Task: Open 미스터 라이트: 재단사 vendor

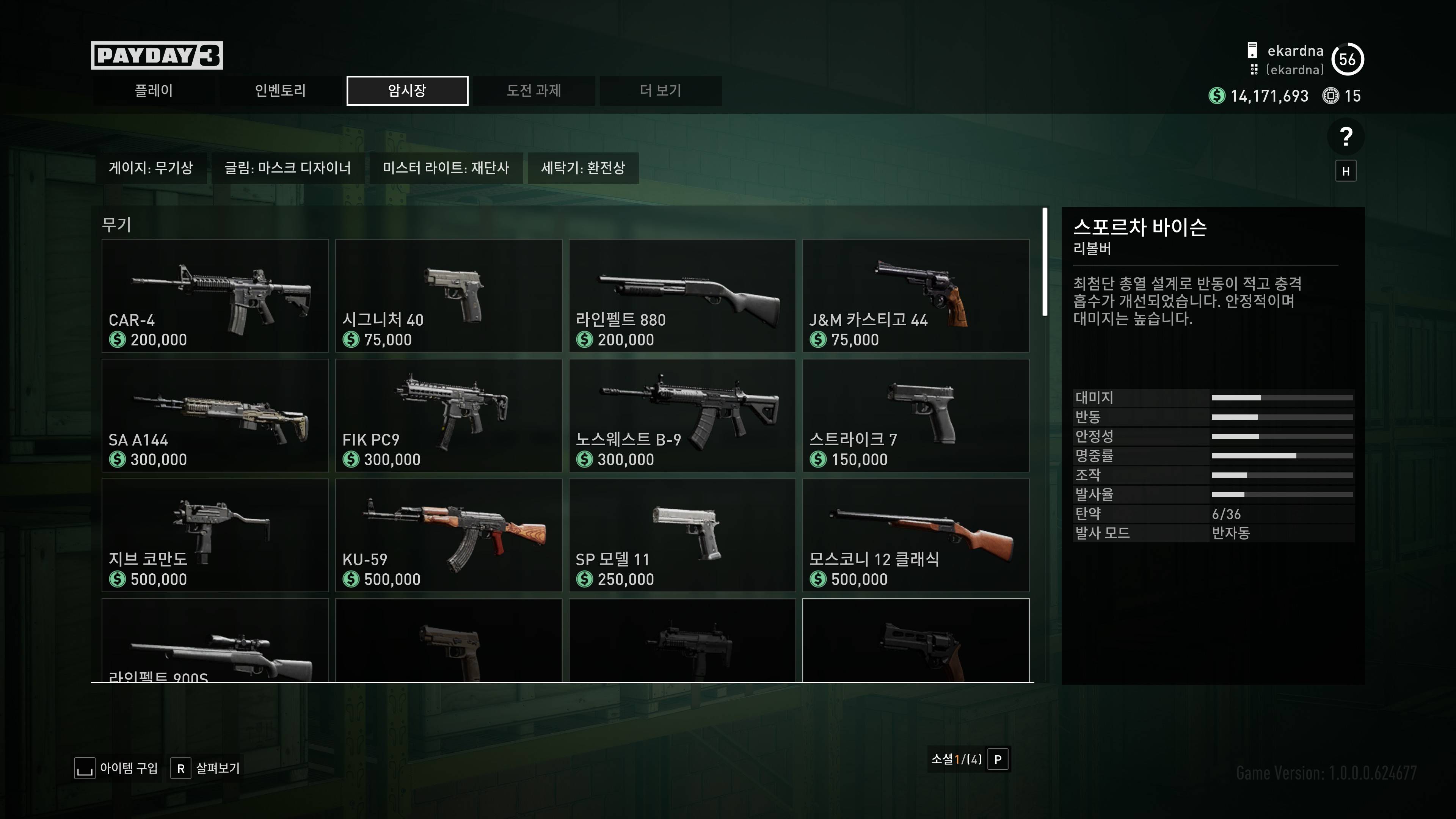Action: pos(446,168)
